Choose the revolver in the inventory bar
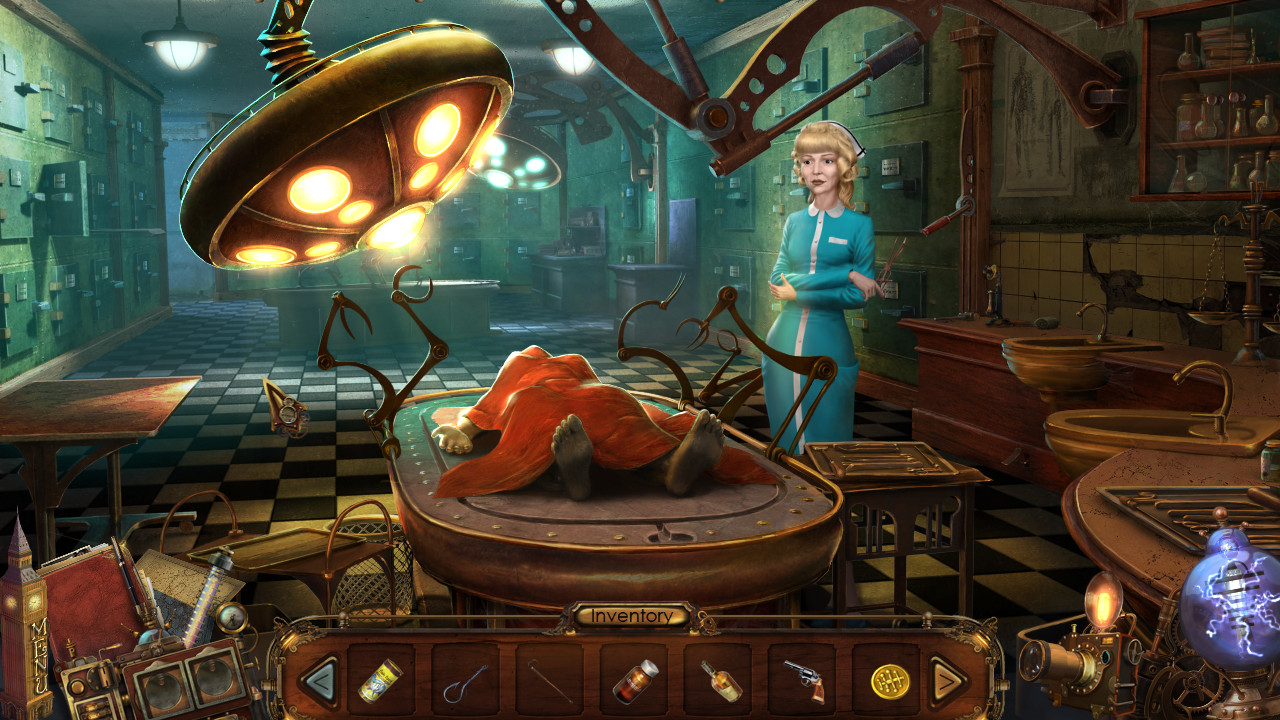1280x720 pixels. (x=806, y=682)
